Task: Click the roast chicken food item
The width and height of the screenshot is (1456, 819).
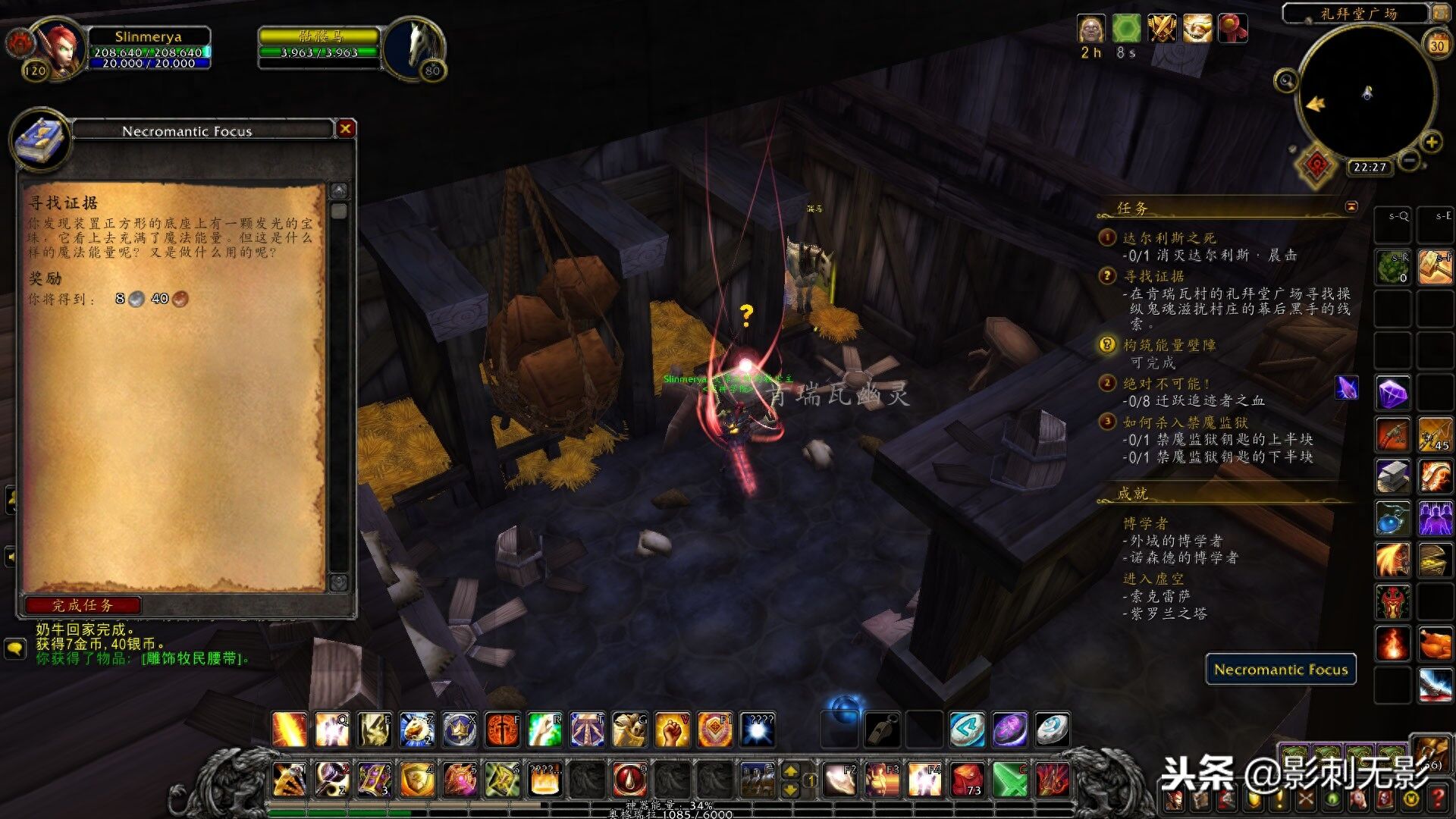Action: pos(1435,645)
